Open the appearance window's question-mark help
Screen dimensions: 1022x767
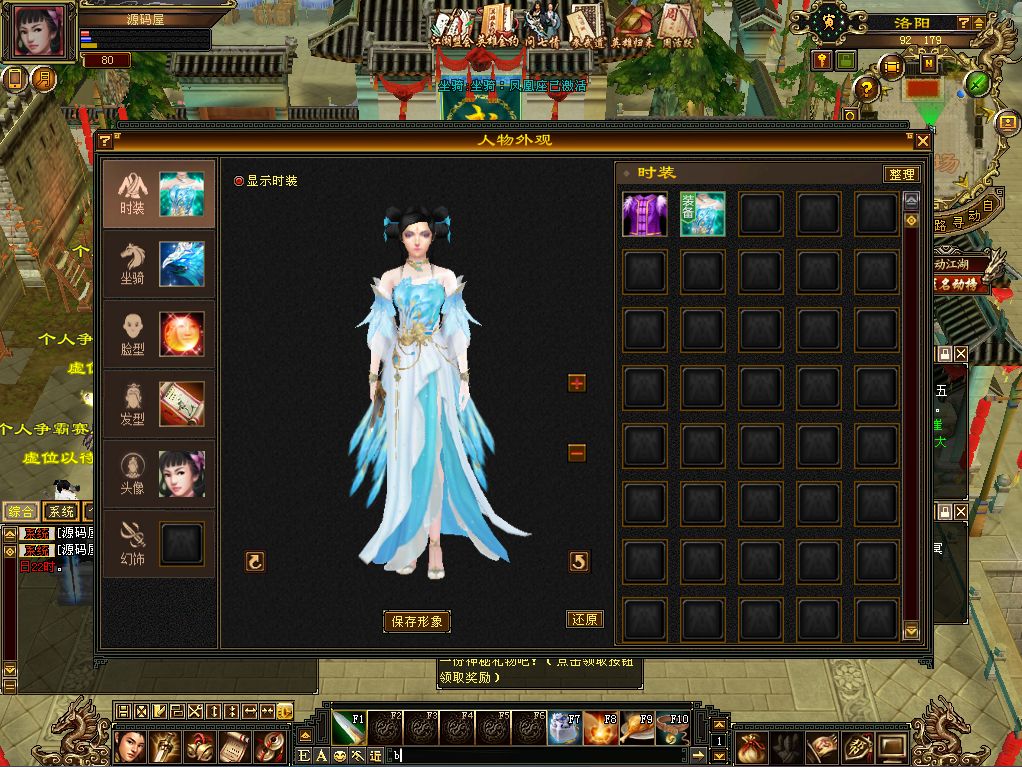pos(104,141)
